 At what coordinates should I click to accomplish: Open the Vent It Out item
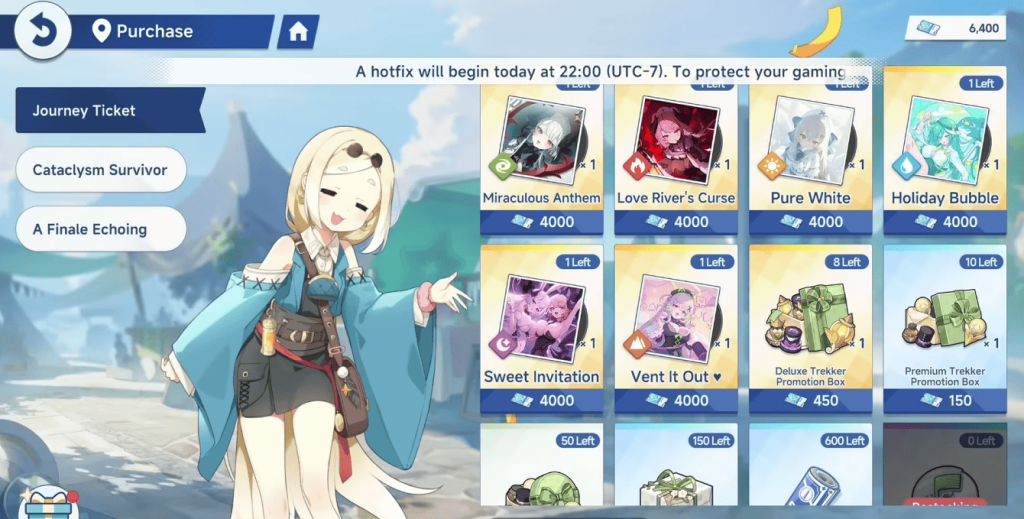pyautogui.click(x=675, y=330)
